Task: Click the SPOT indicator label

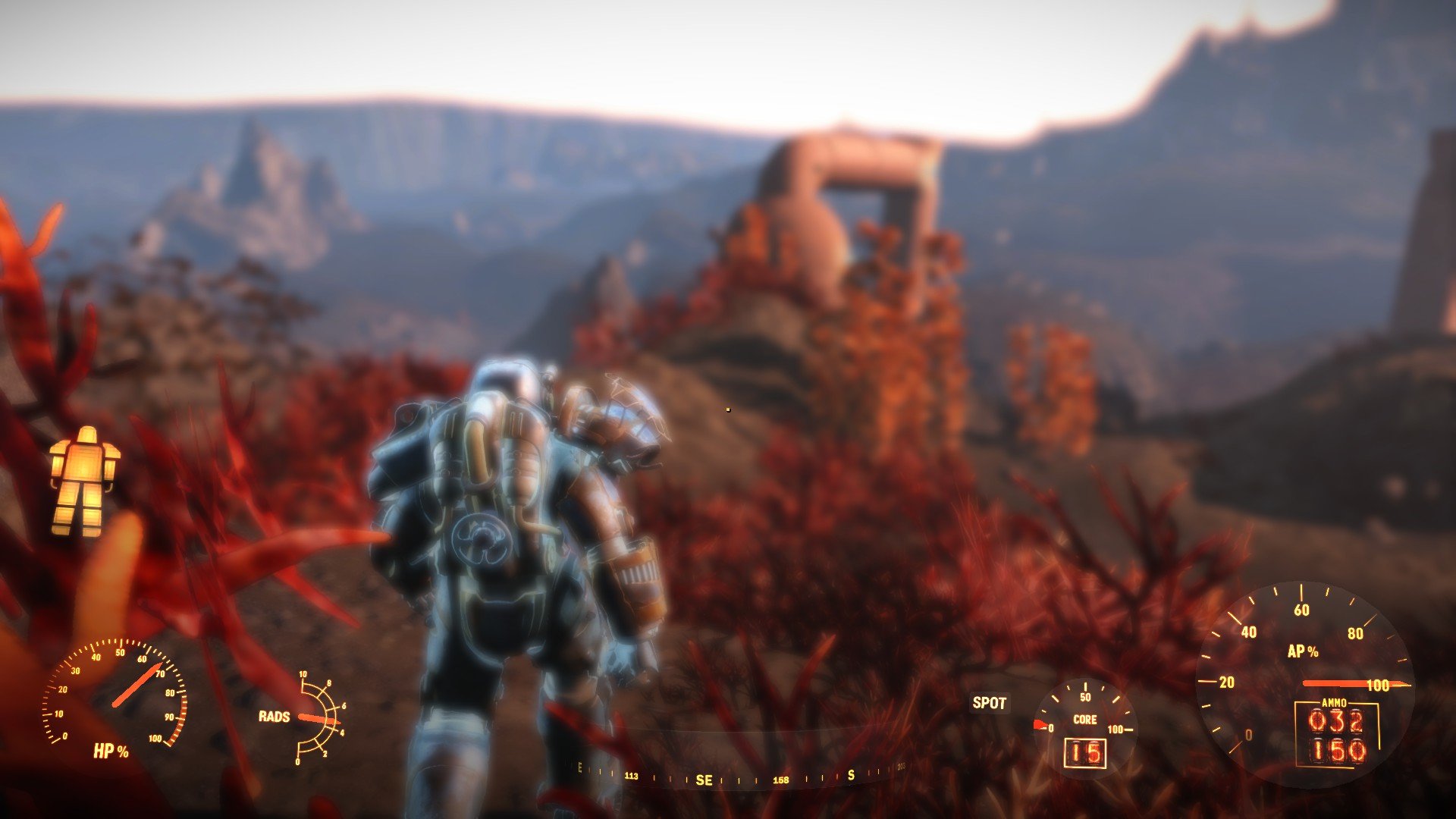Action: (x=990, y=704)
